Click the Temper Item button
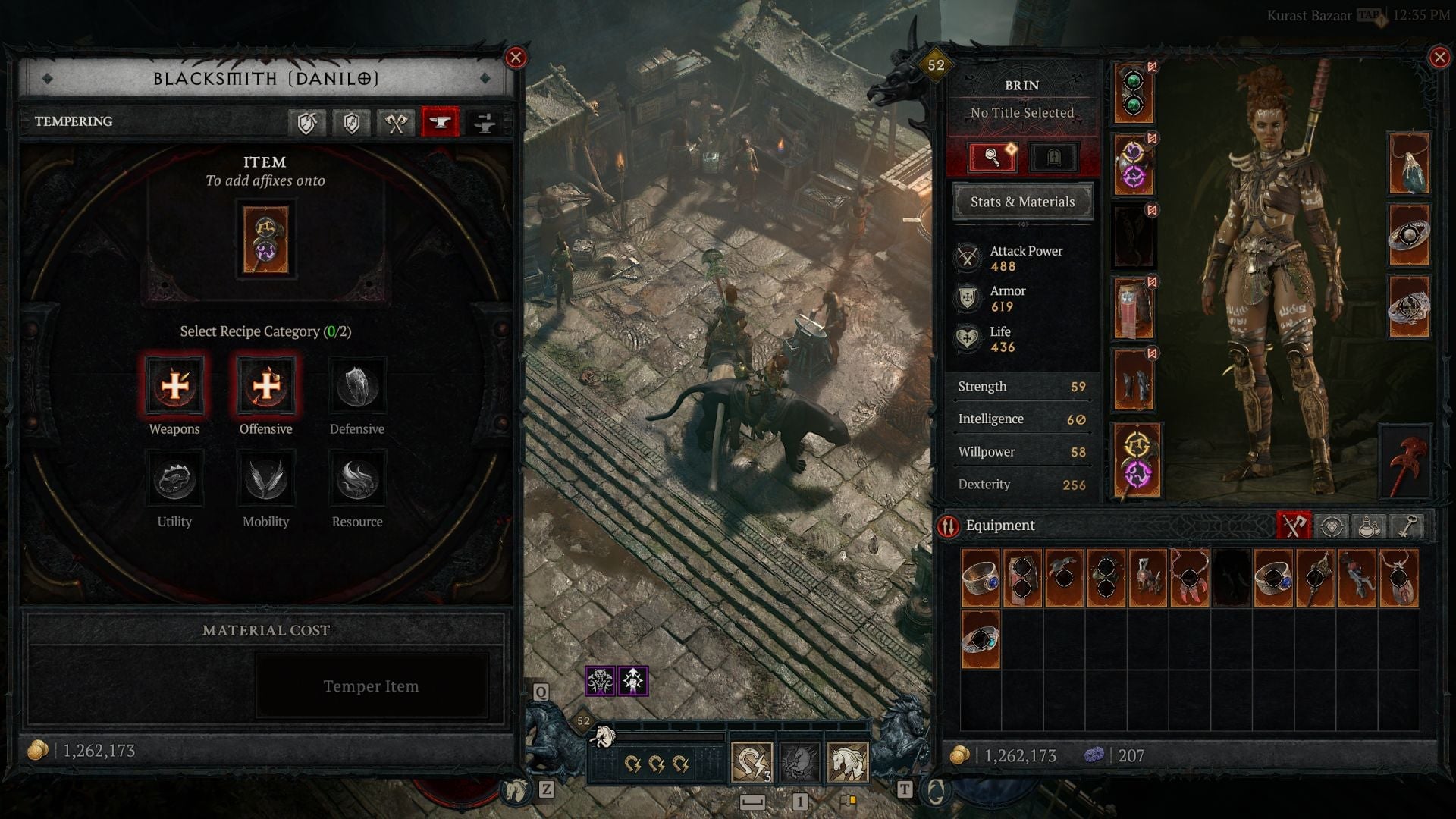Image resolution: width=1456 pixels, height=819 pixels. click(x=371, y=686)
